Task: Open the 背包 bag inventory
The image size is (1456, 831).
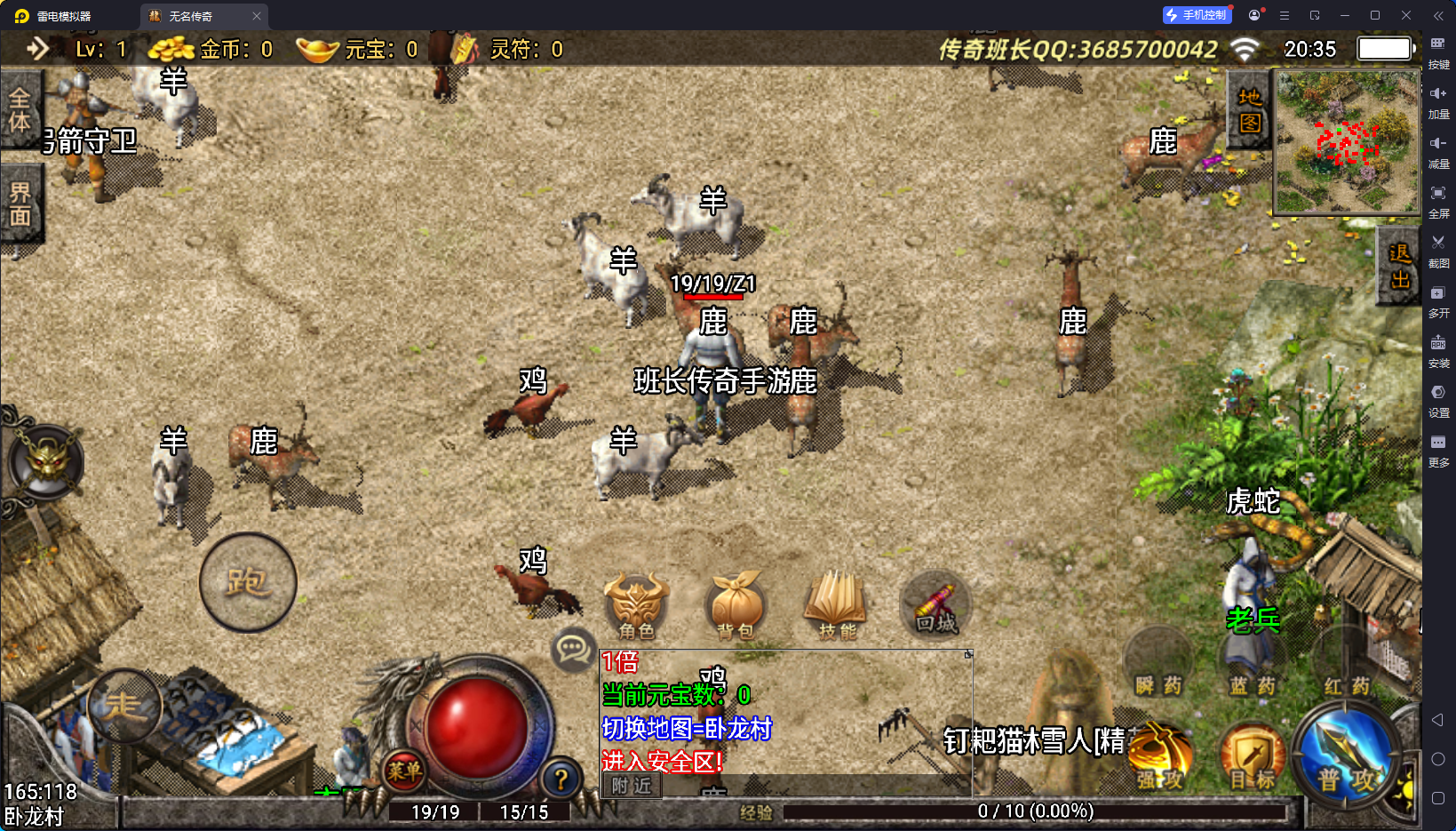Action: point(736,604)
